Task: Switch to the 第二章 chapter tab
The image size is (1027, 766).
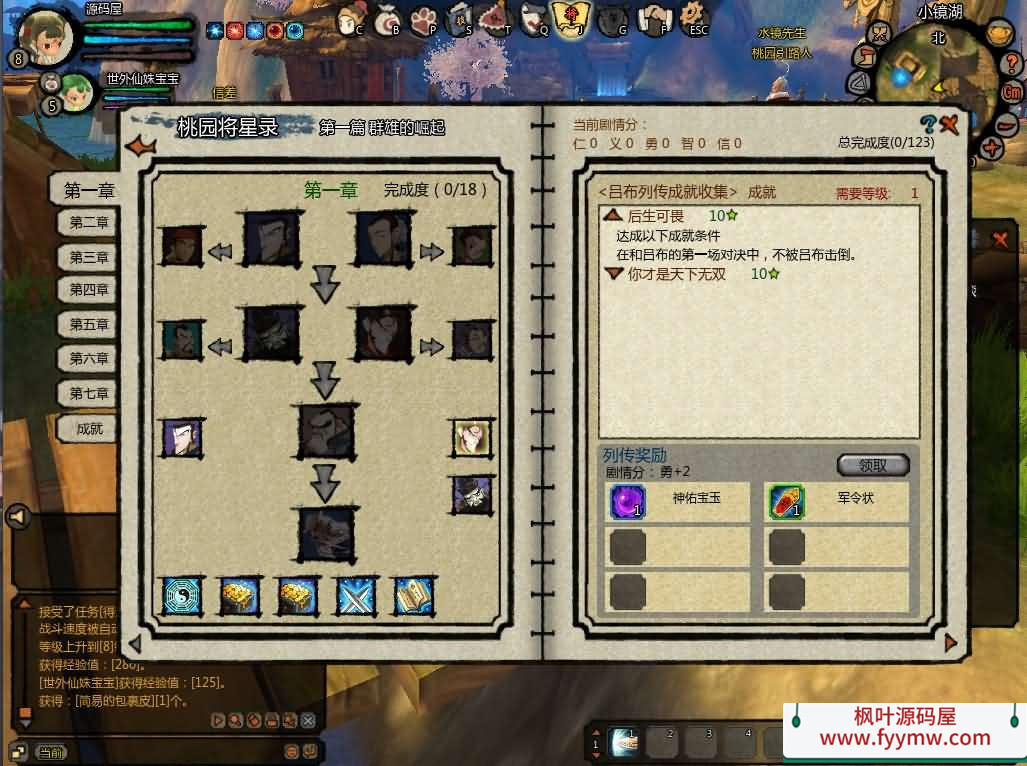Action: (88, 222)
